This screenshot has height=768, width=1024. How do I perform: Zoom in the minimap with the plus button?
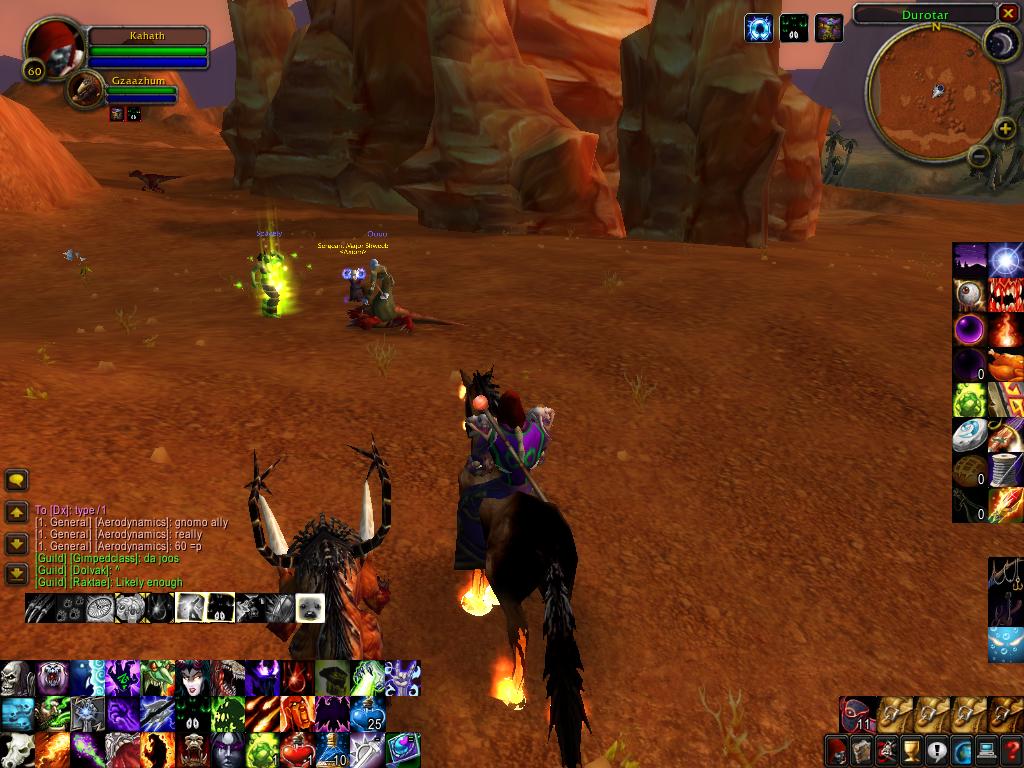point(1005,129)
